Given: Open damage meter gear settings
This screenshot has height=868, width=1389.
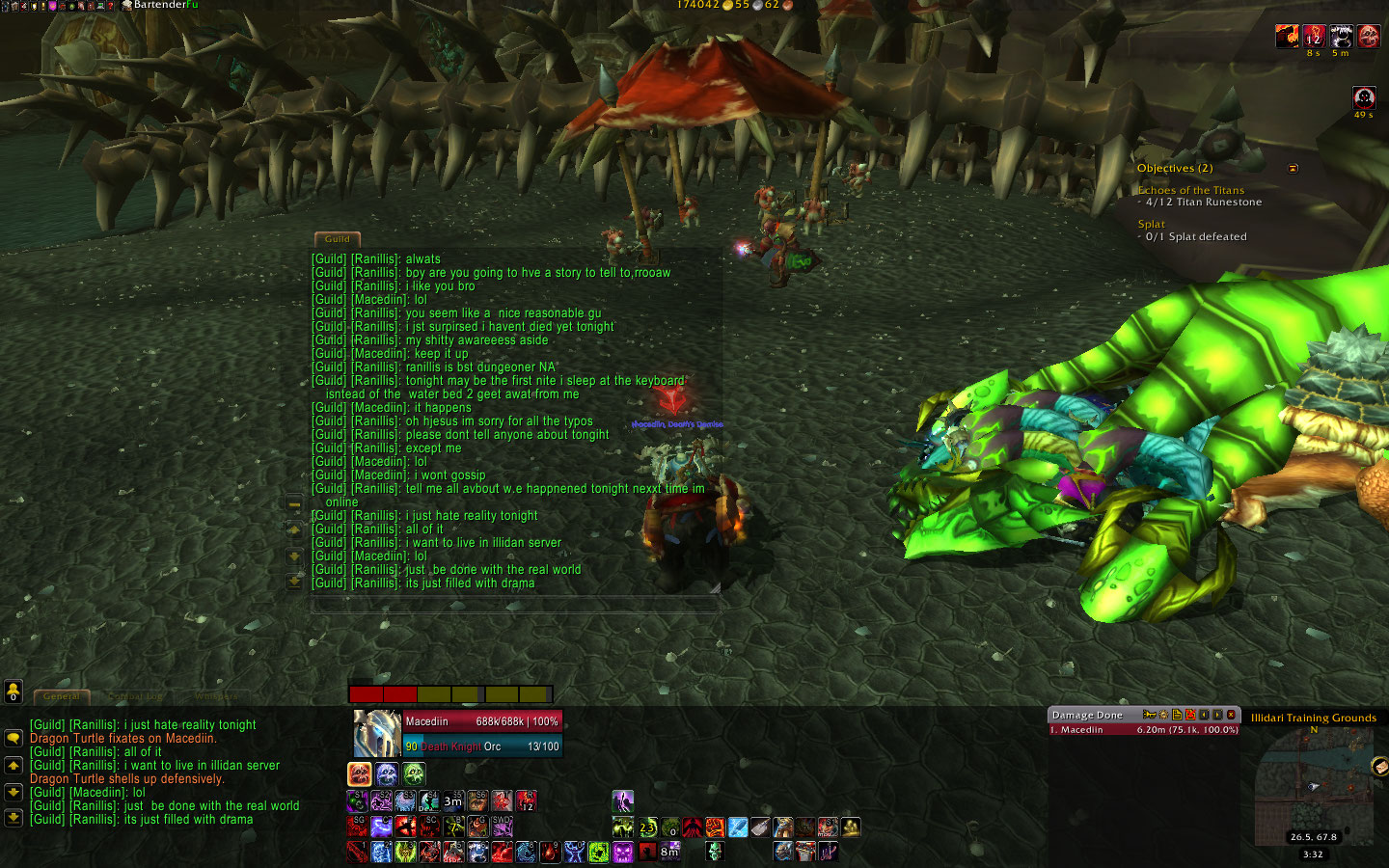Looking at the screenshot, I should point(1163,715).
